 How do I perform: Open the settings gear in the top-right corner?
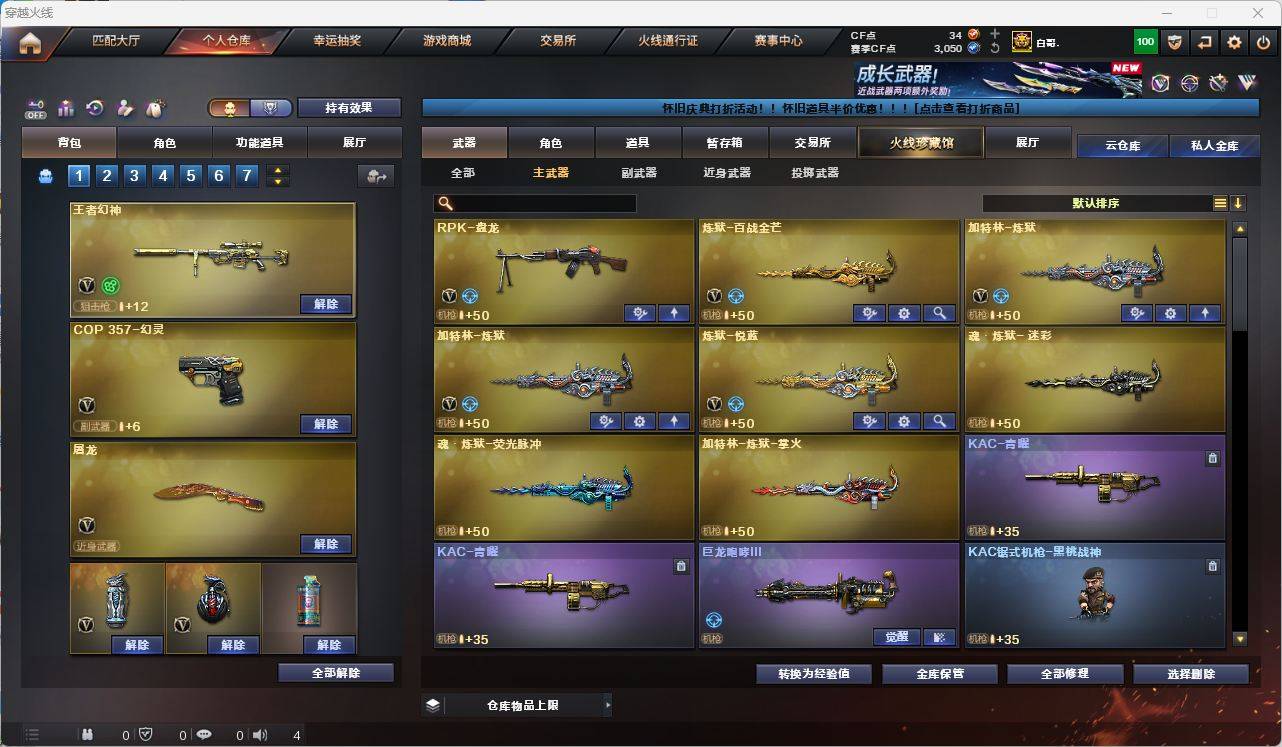click(x=1233, y=42)
